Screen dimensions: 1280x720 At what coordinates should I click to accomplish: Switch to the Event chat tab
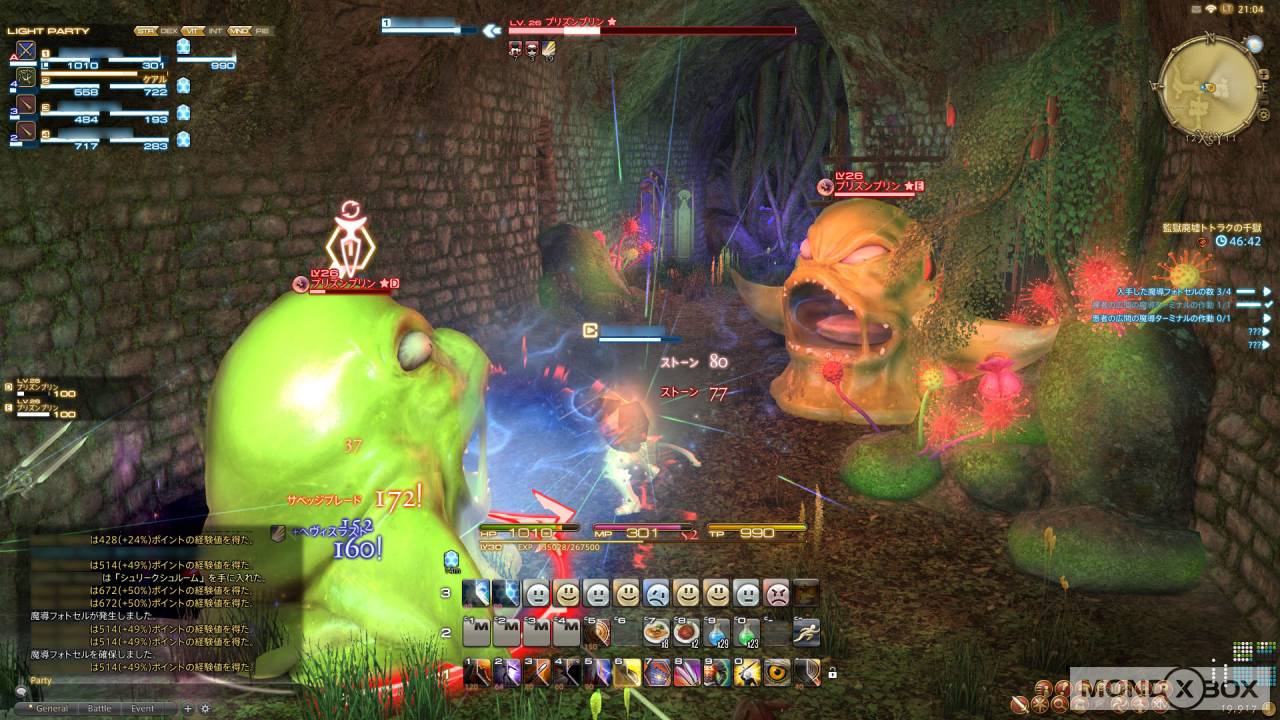tap(143, 708)
